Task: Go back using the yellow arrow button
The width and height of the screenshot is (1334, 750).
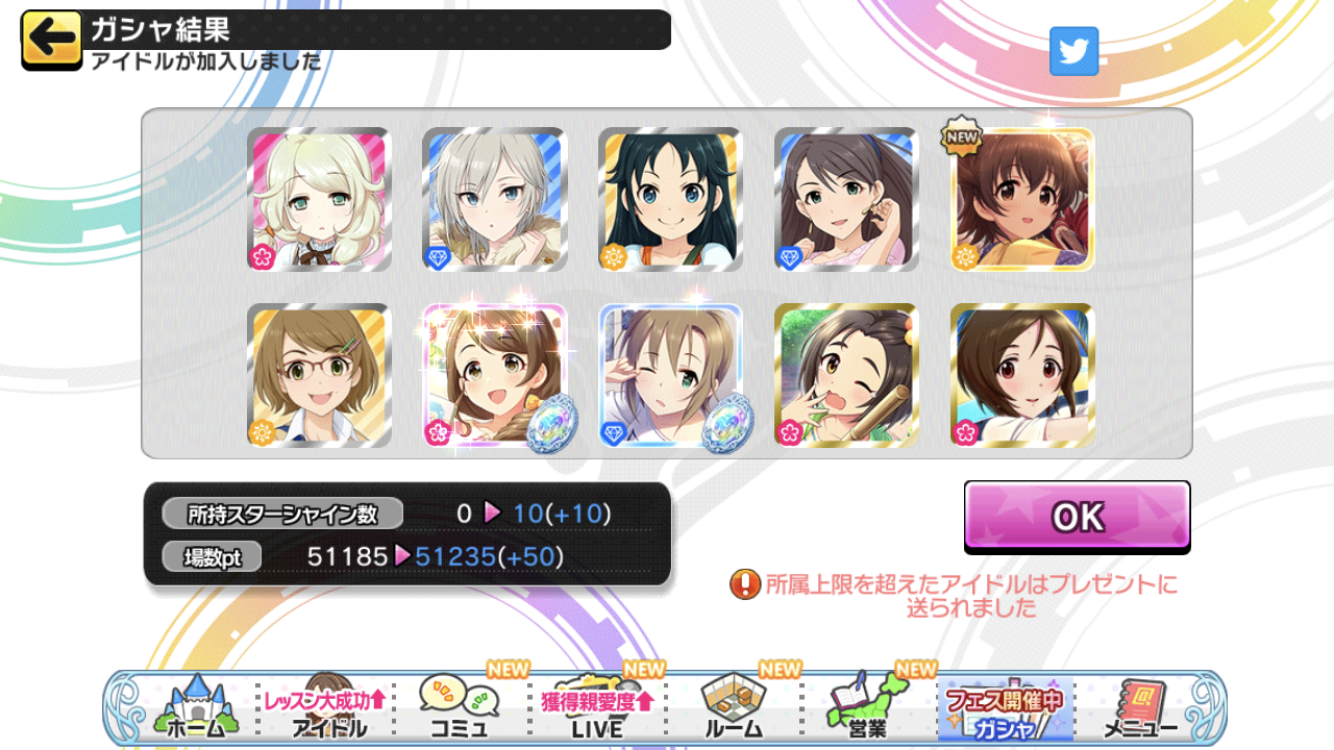Action: tap(51, 41)
